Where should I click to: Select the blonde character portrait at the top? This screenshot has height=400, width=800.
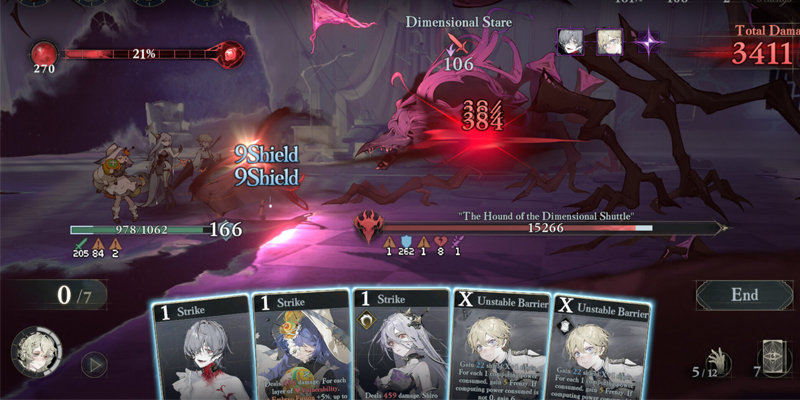(x=609, y=42)
